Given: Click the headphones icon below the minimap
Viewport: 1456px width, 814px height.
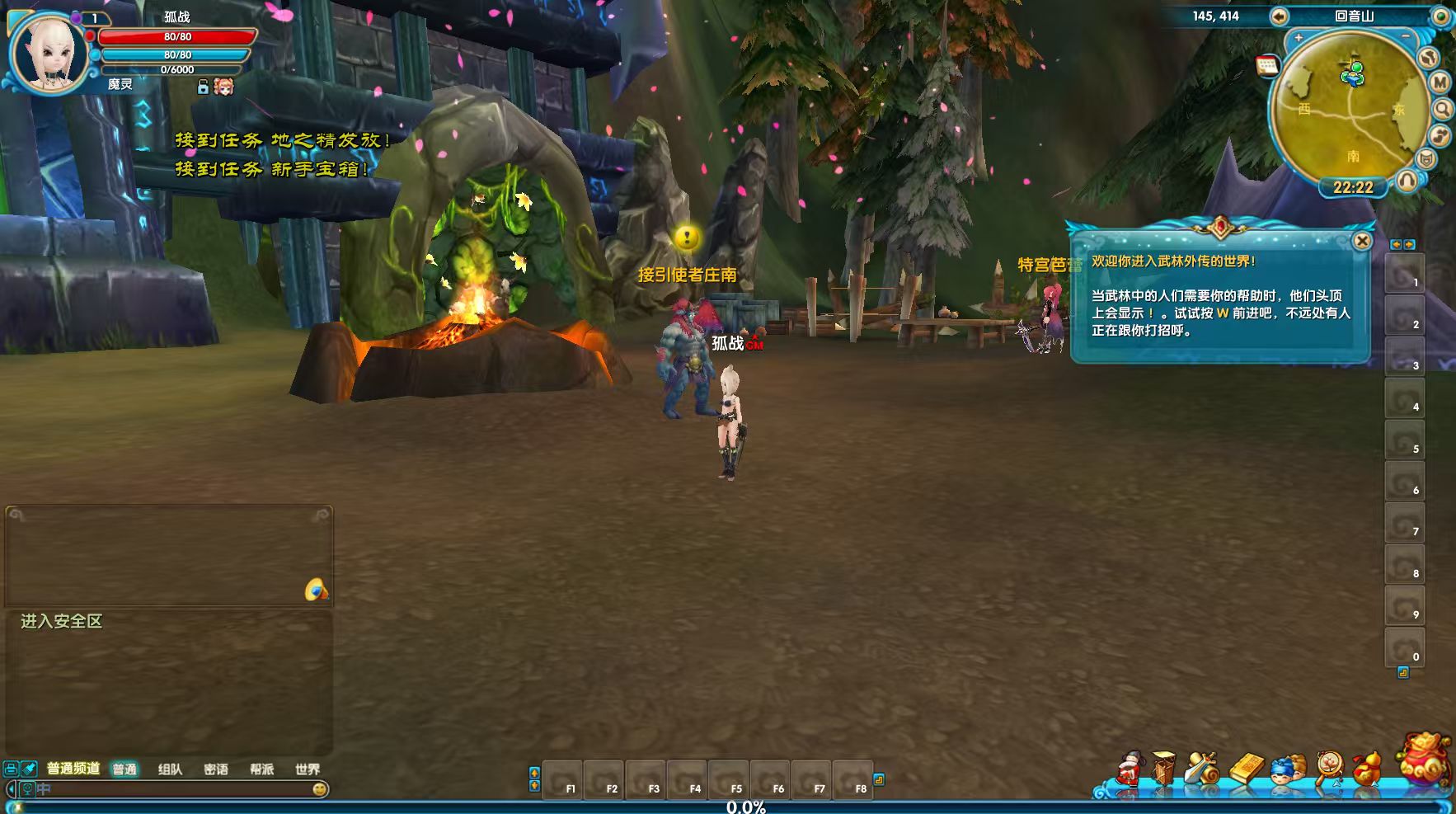Looking at the screenshot, I should pos(1407,181).
